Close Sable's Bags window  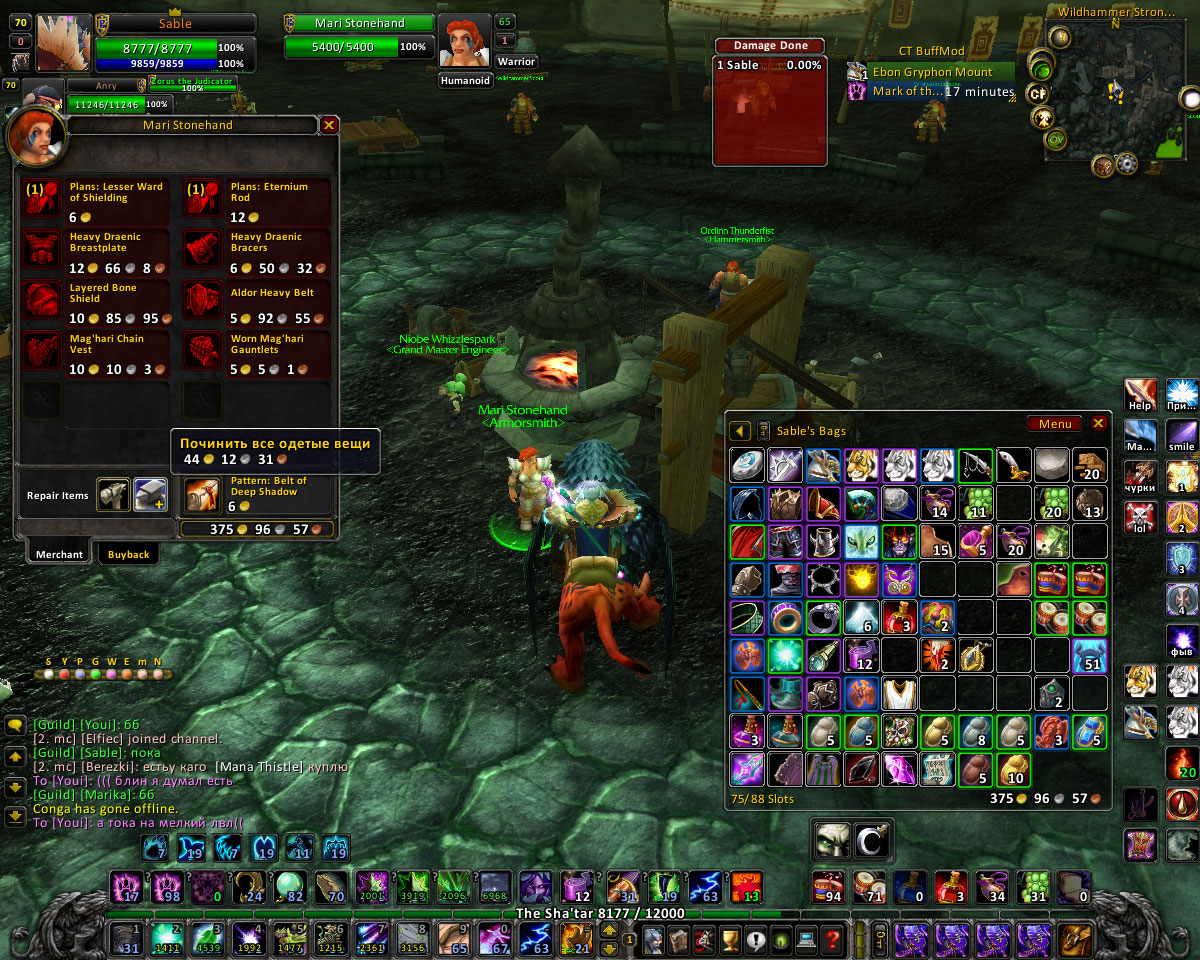click(x=1098, y=424)
